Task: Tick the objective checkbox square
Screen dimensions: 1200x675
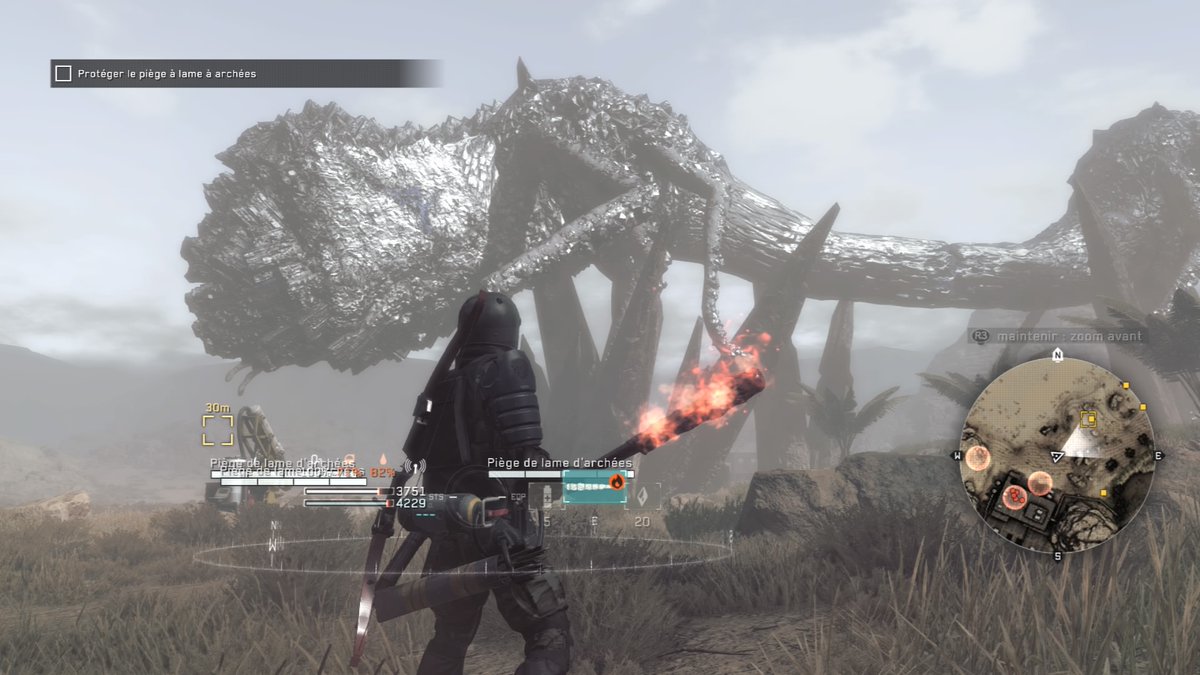Action: pos(63,74)
